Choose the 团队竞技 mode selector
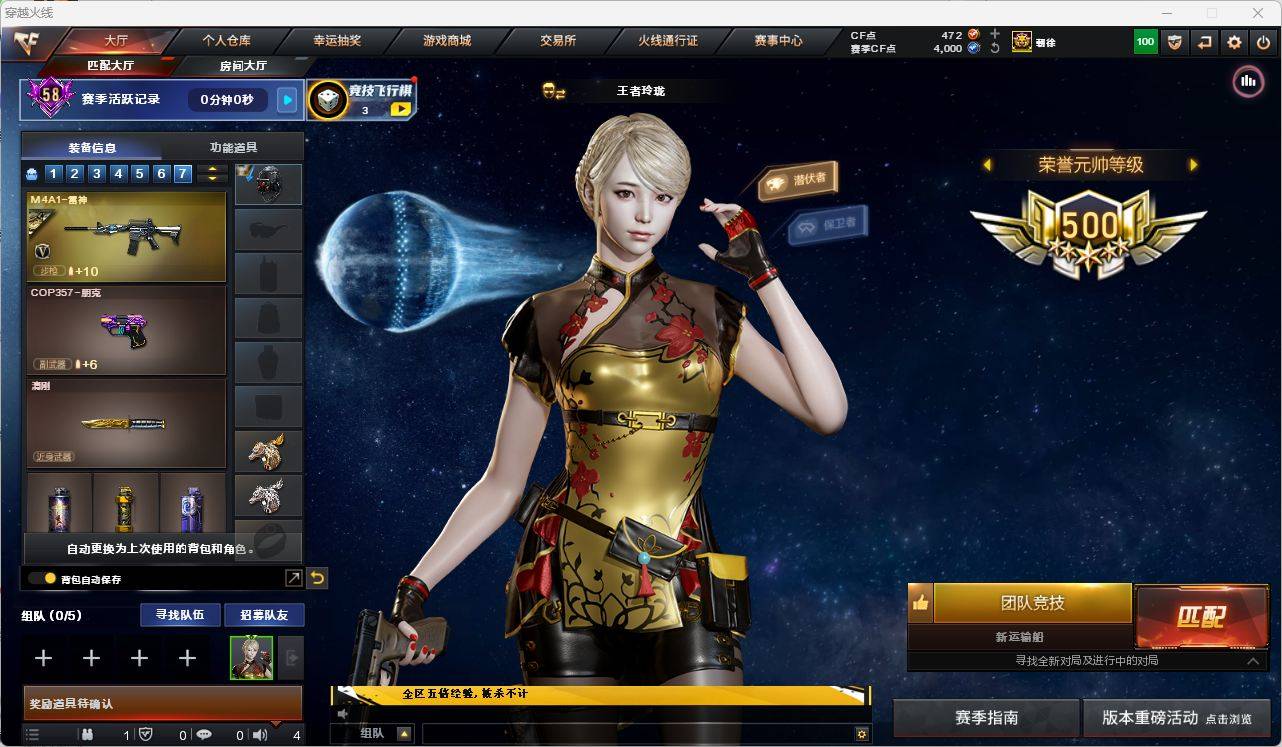Image resolution: width=1282 pixels, height=747 pixels. (x=1032, y=603)
